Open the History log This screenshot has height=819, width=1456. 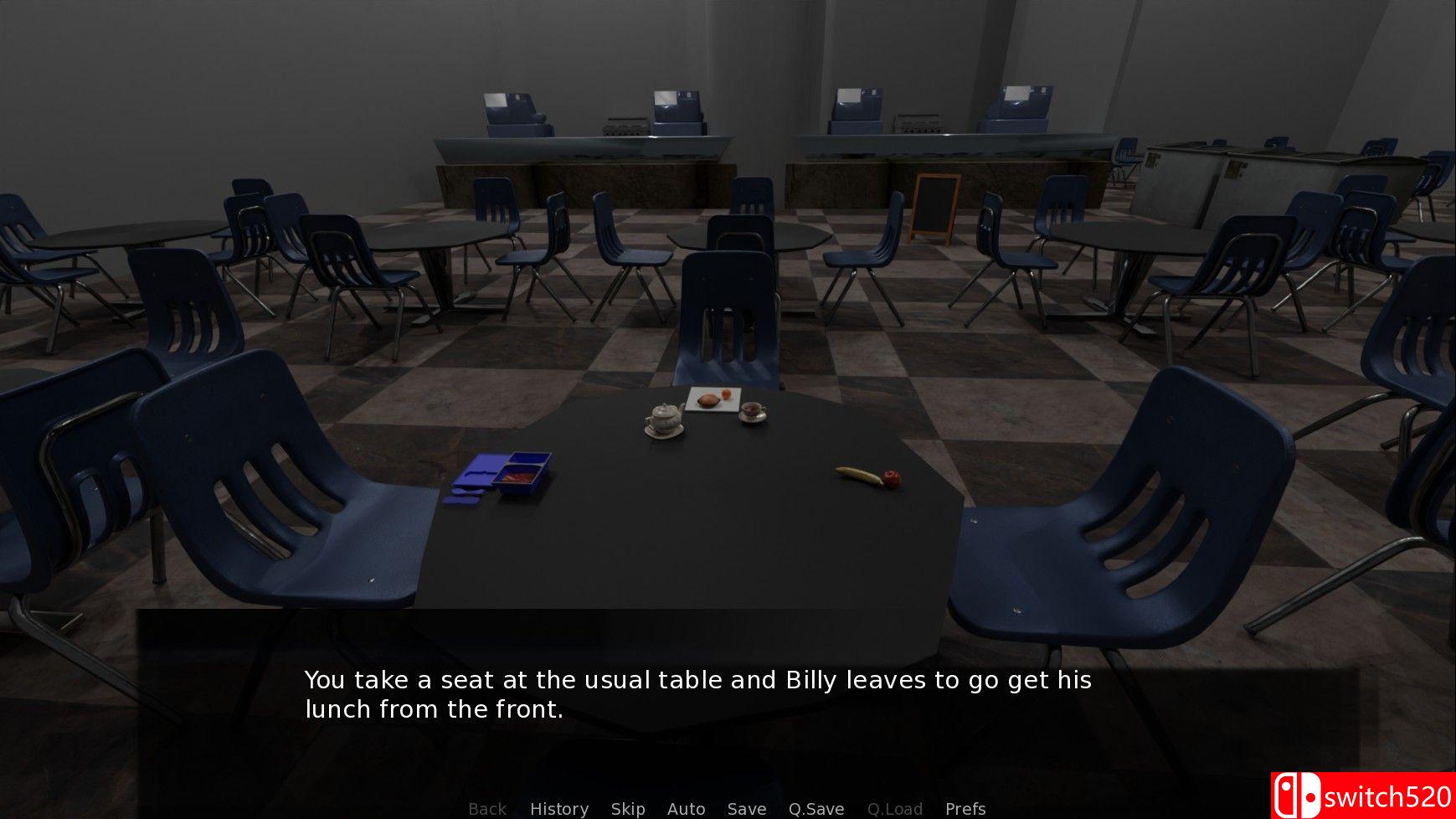(558, 808)
